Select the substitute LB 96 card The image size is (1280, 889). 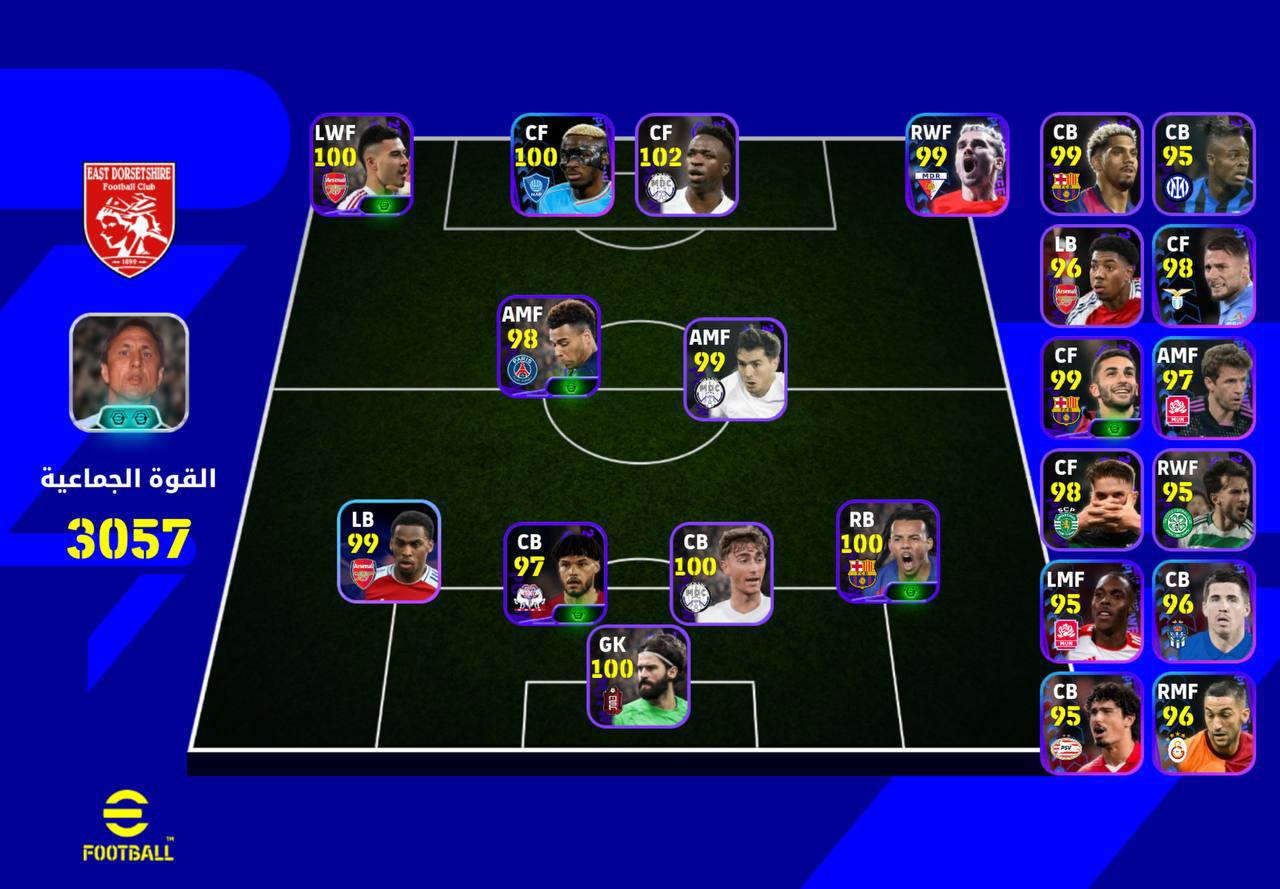(x=1092, y=276)
